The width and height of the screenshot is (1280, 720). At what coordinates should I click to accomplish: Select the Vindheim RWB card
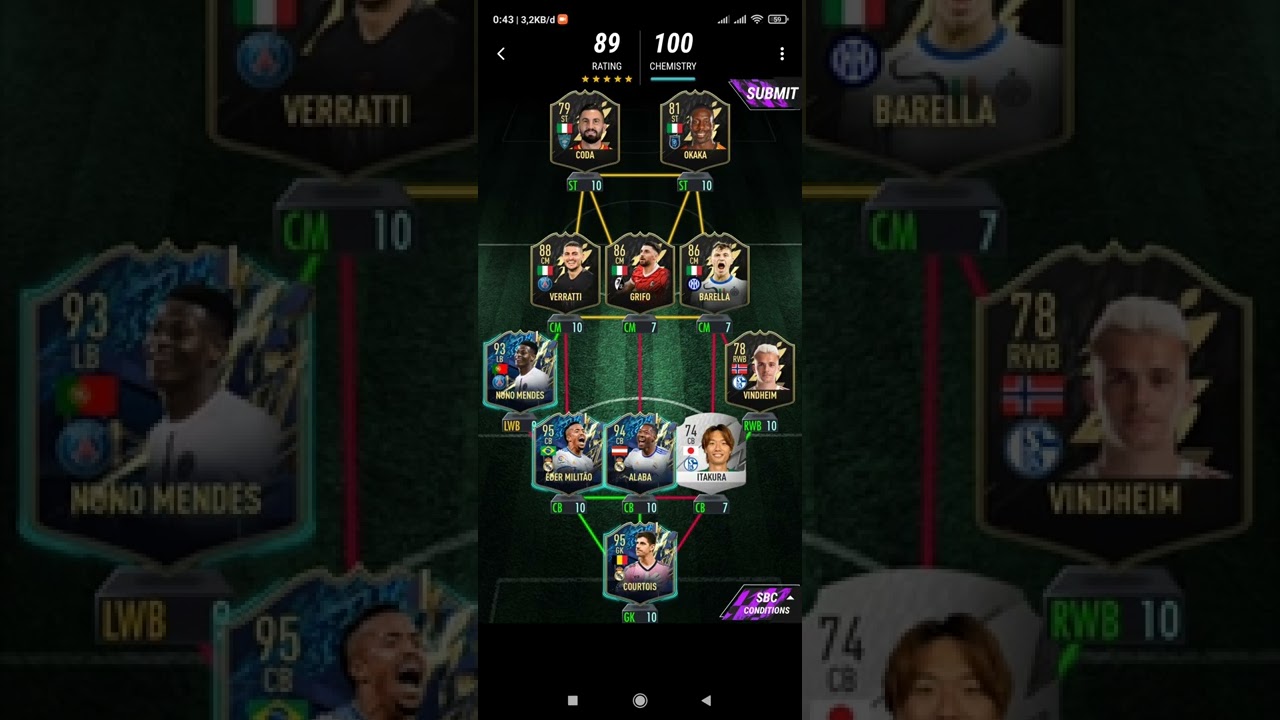(x=760, y=370)
